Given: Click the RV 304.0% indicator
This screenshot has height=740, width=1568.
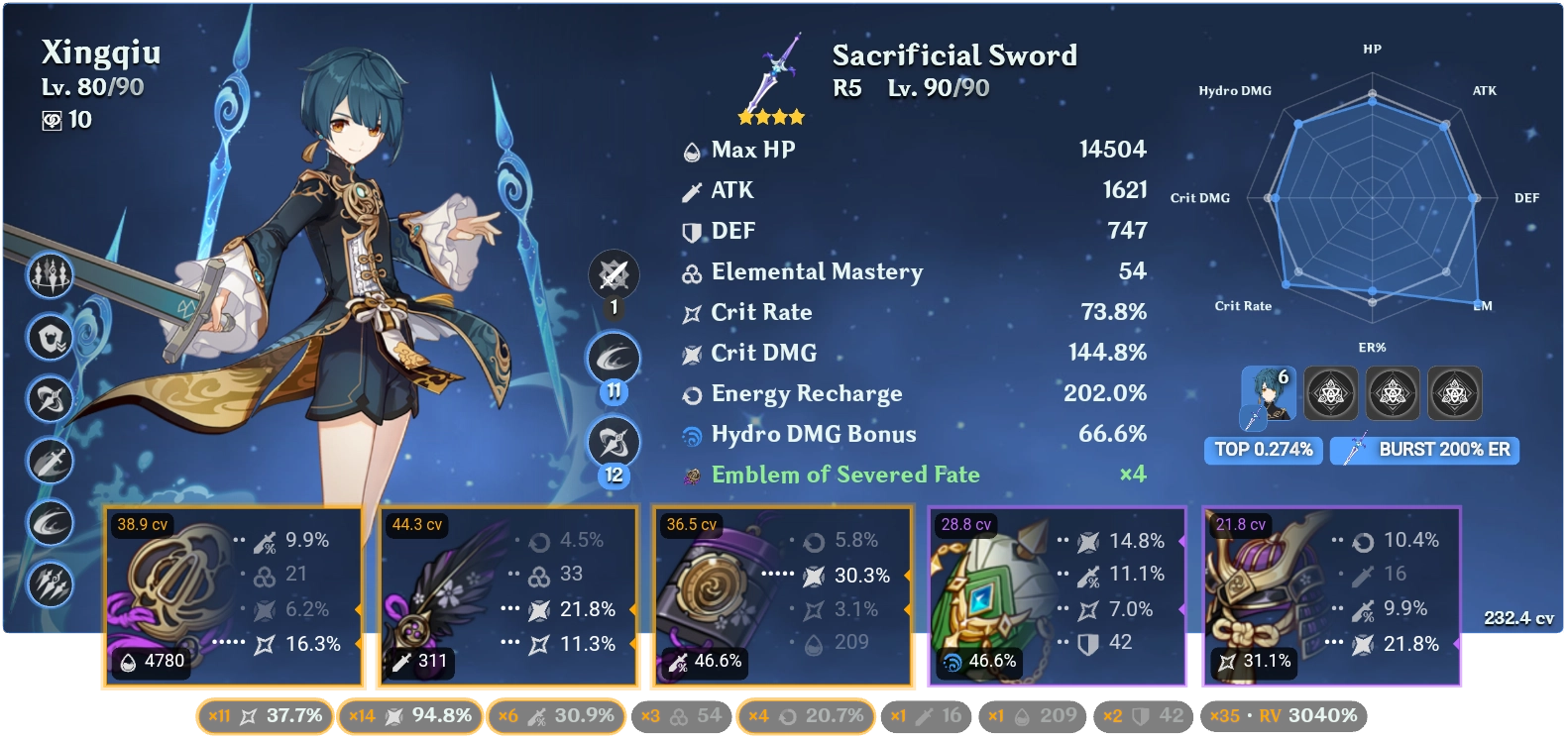Looking at the screenshot, I should (x=1308, y=714).
